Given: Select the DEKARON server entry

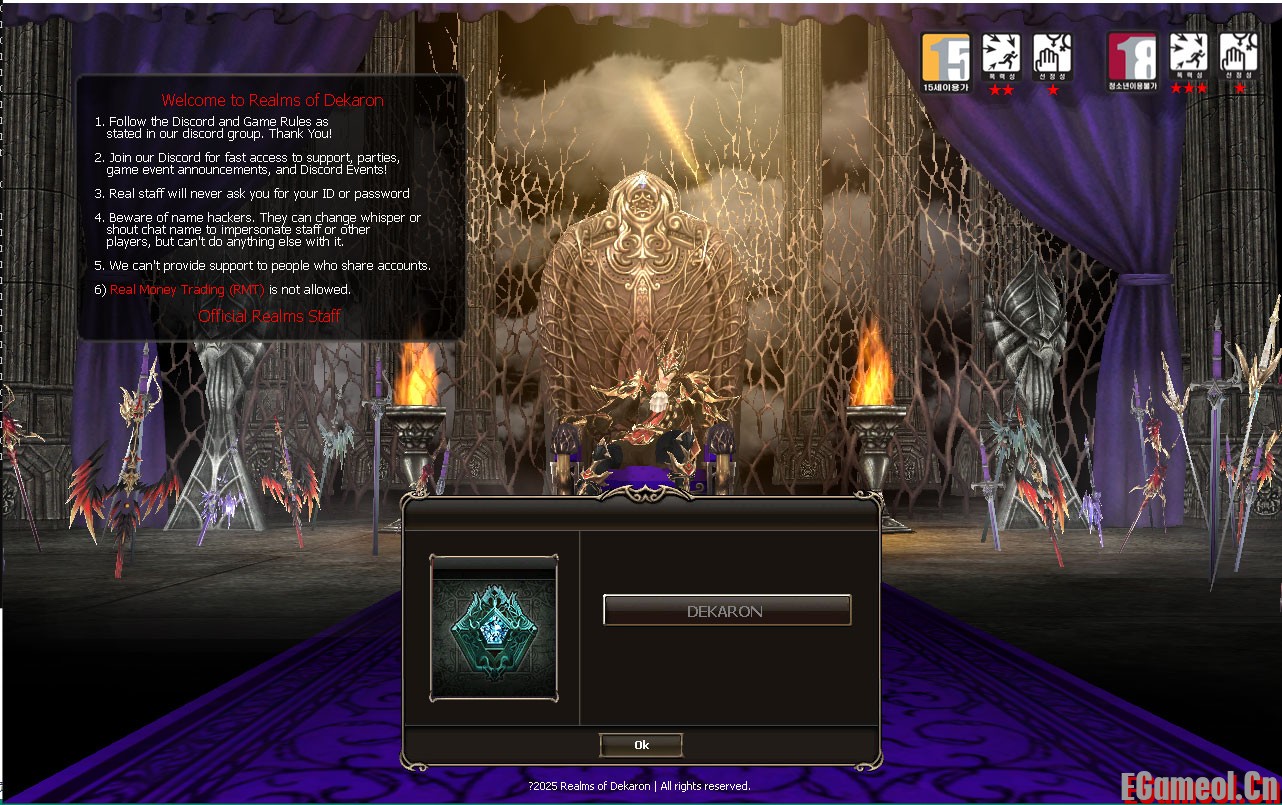Looking at the screenshot, I should [726, 611].
